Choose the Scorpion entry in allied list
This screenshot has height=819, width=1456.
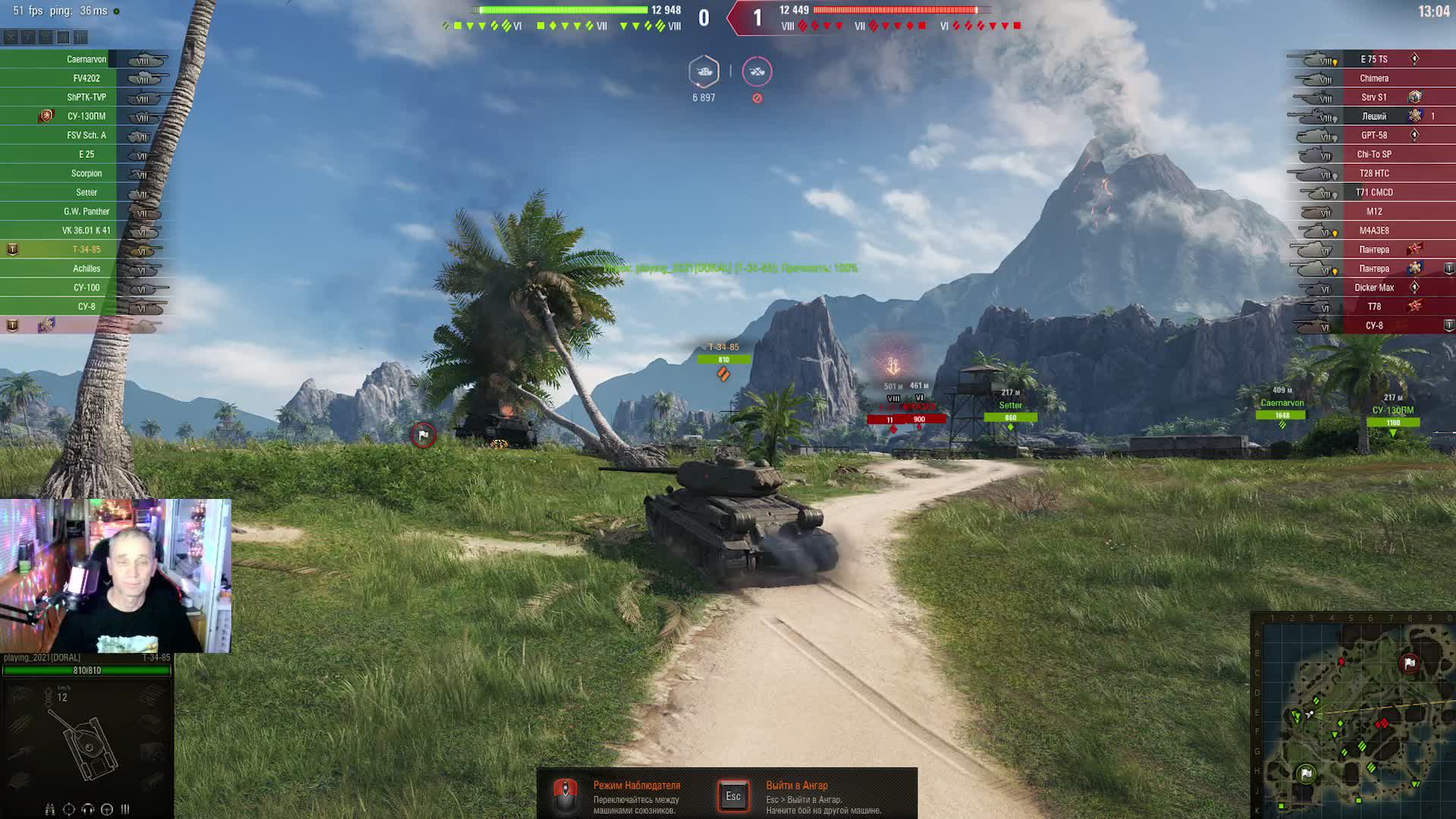tap(86, 174)
